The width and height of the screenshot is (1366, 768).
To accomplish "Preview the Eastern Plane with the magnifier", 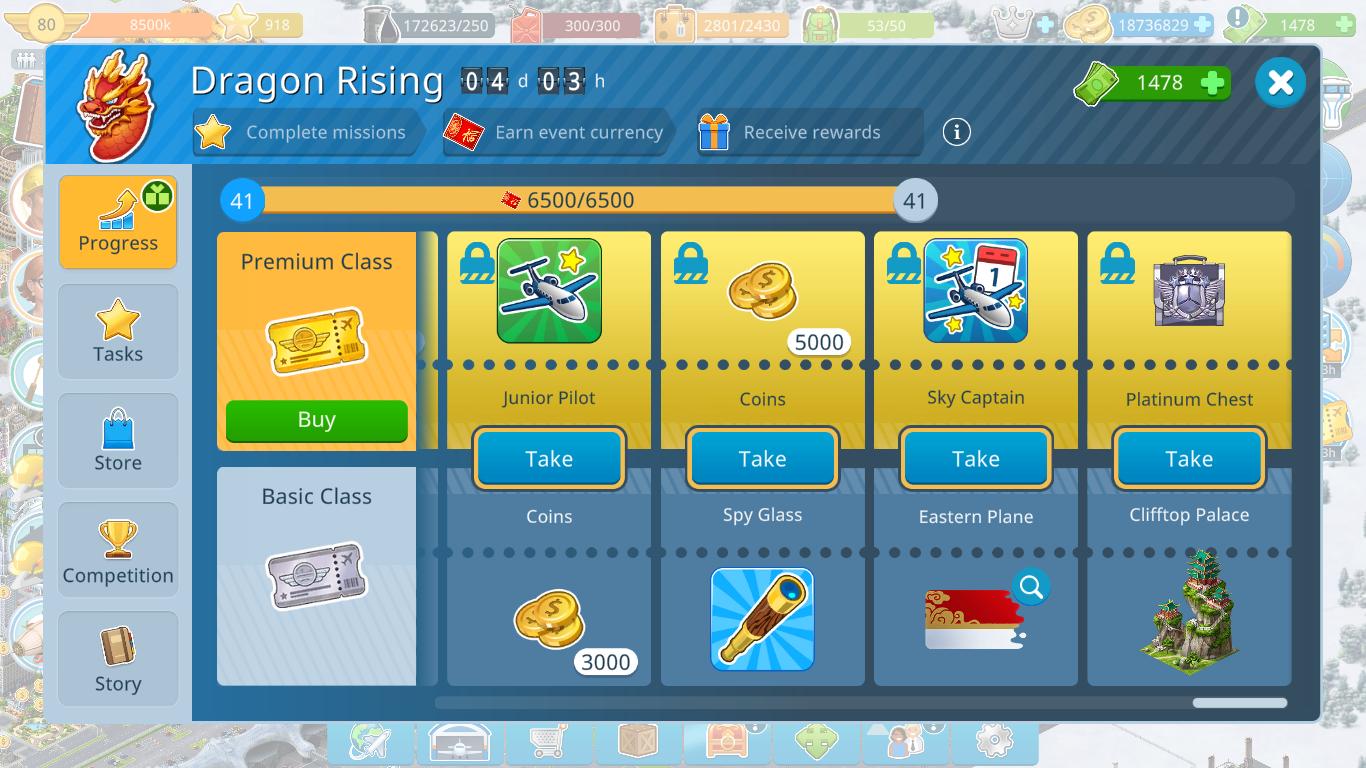I will tap(1030, 587).
